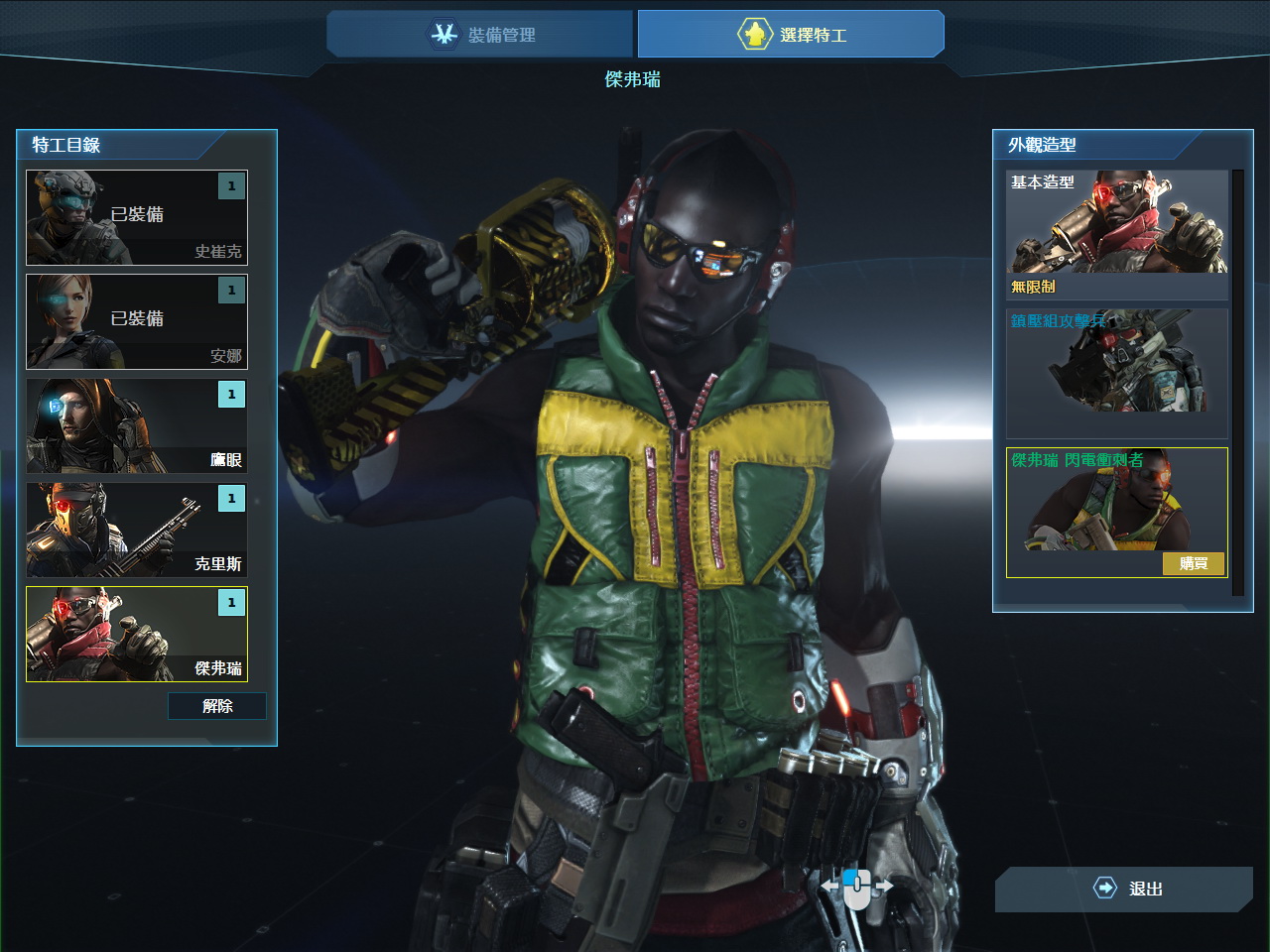Switch to the 裝備管理 tab
Screen dimensions: 1270x952
pyautogui.click(x=481, y=35)
